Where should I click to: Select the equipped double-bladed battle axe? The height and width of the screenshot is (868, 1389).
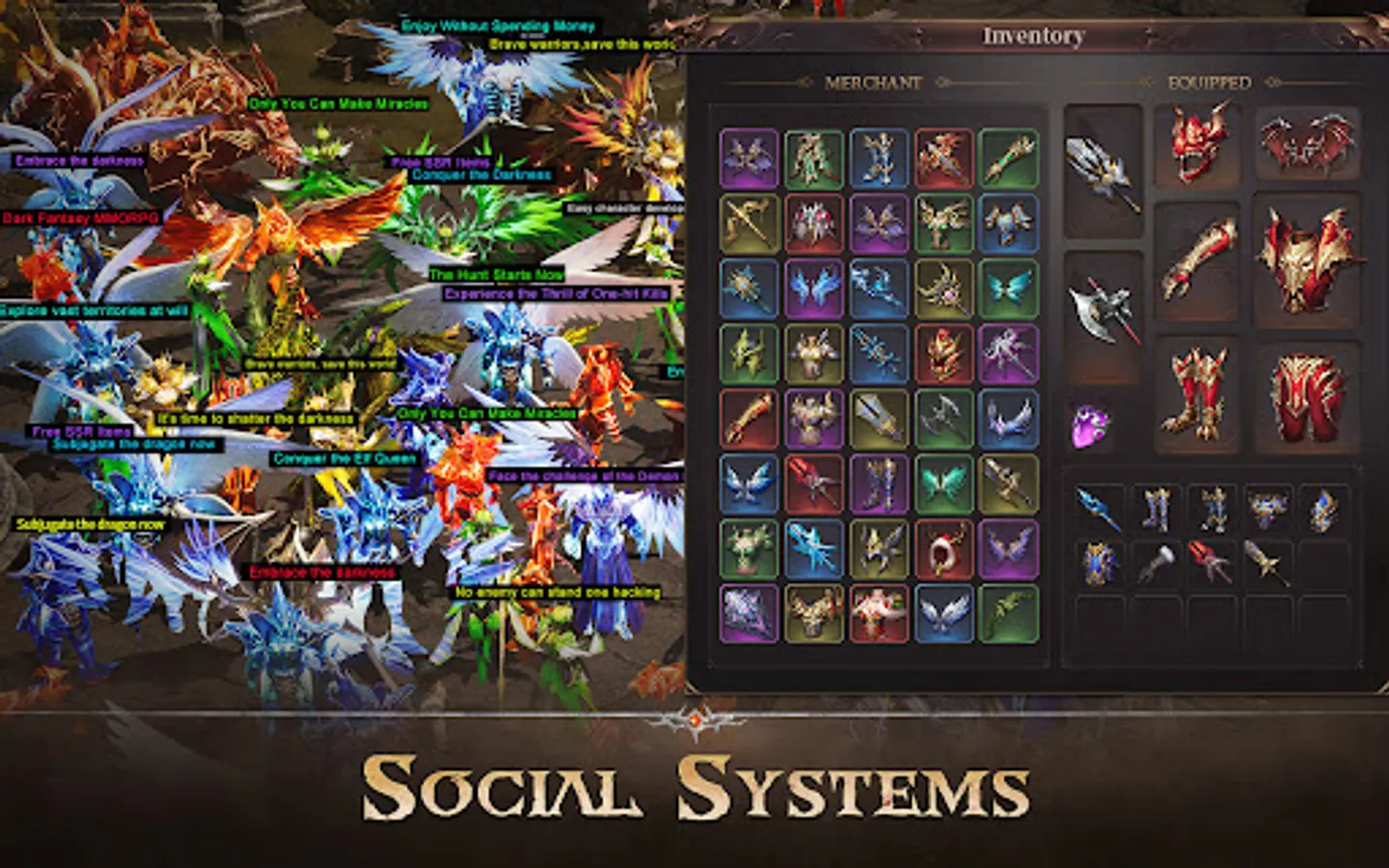1106,312
